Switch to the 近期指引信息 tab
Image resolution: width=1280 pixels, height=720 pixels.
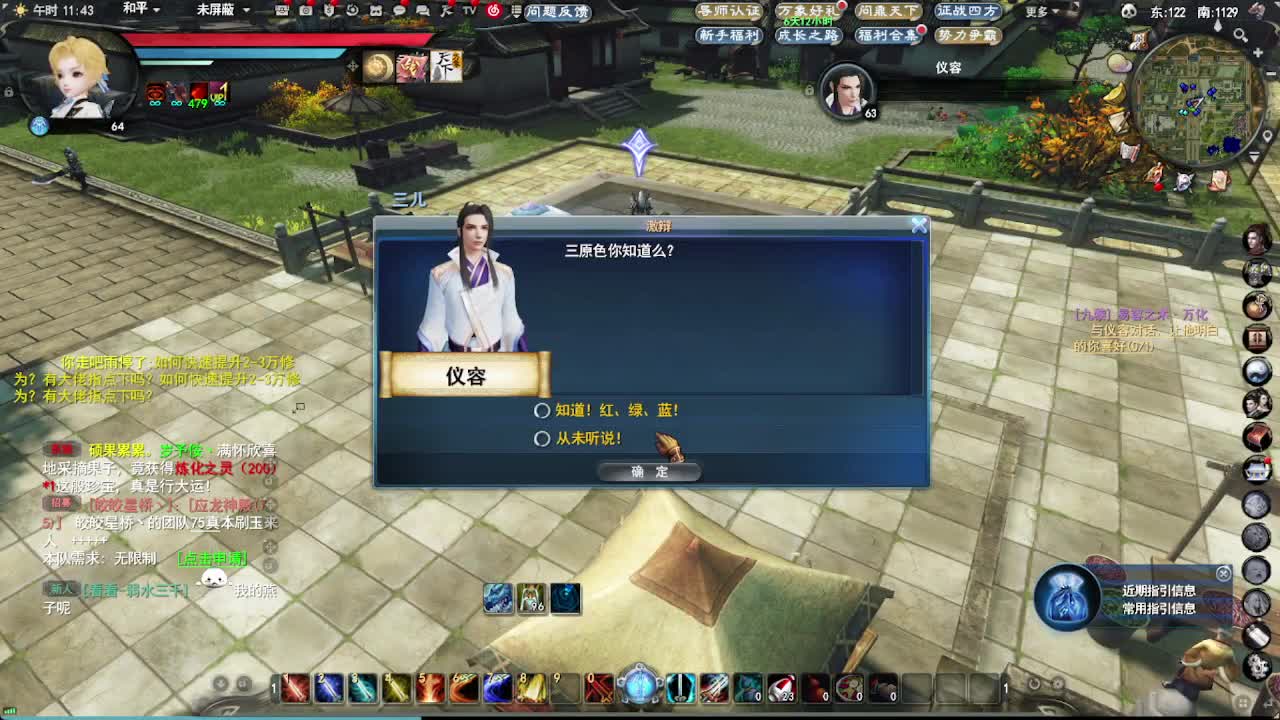(1158, 591)
